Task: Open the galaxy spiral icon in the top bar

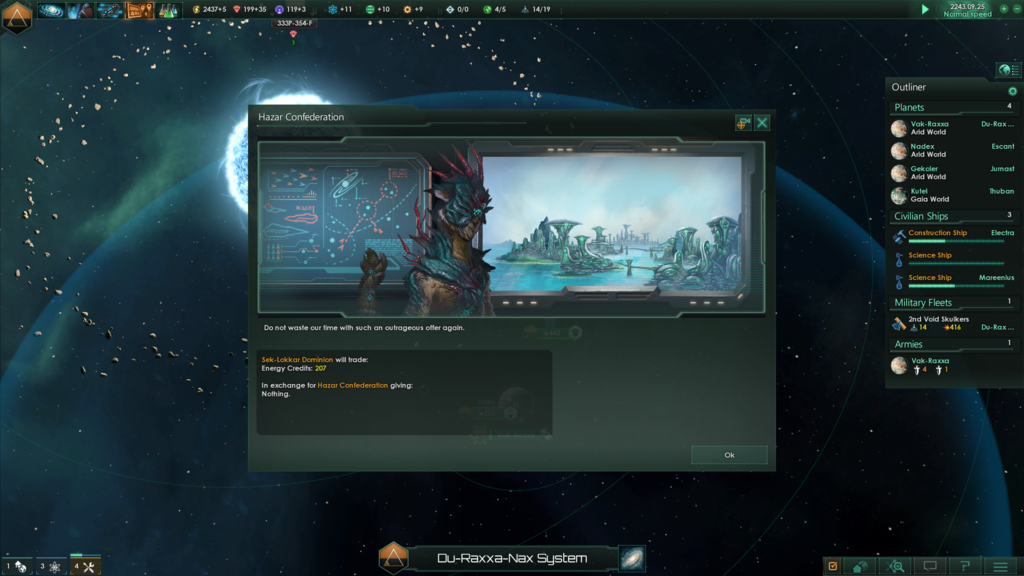Action: tap(51, 11)
